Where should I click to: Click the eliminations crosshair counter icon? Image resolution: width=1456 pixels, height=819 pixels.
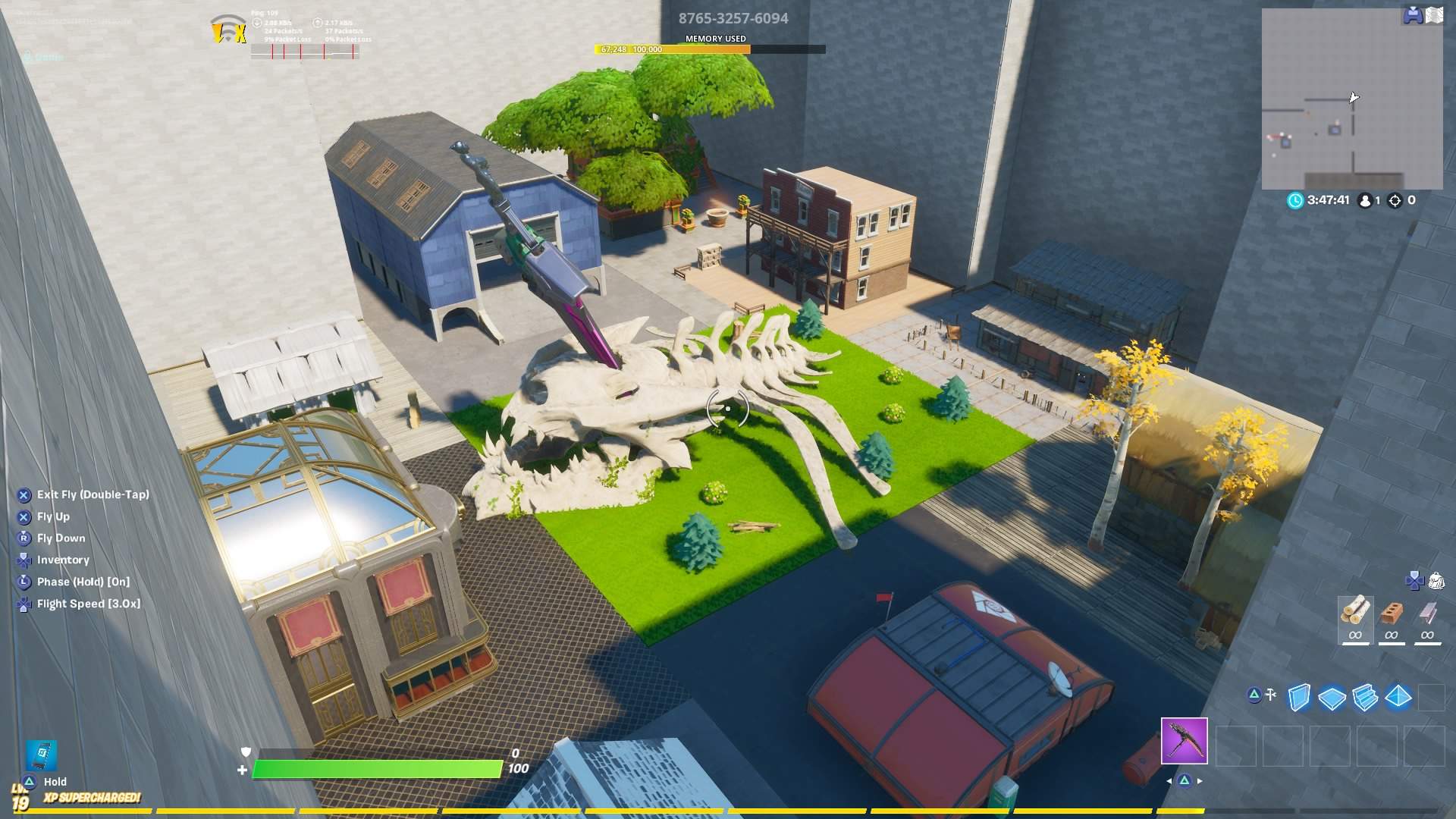pyautogui.click(x=1394, y=201)
